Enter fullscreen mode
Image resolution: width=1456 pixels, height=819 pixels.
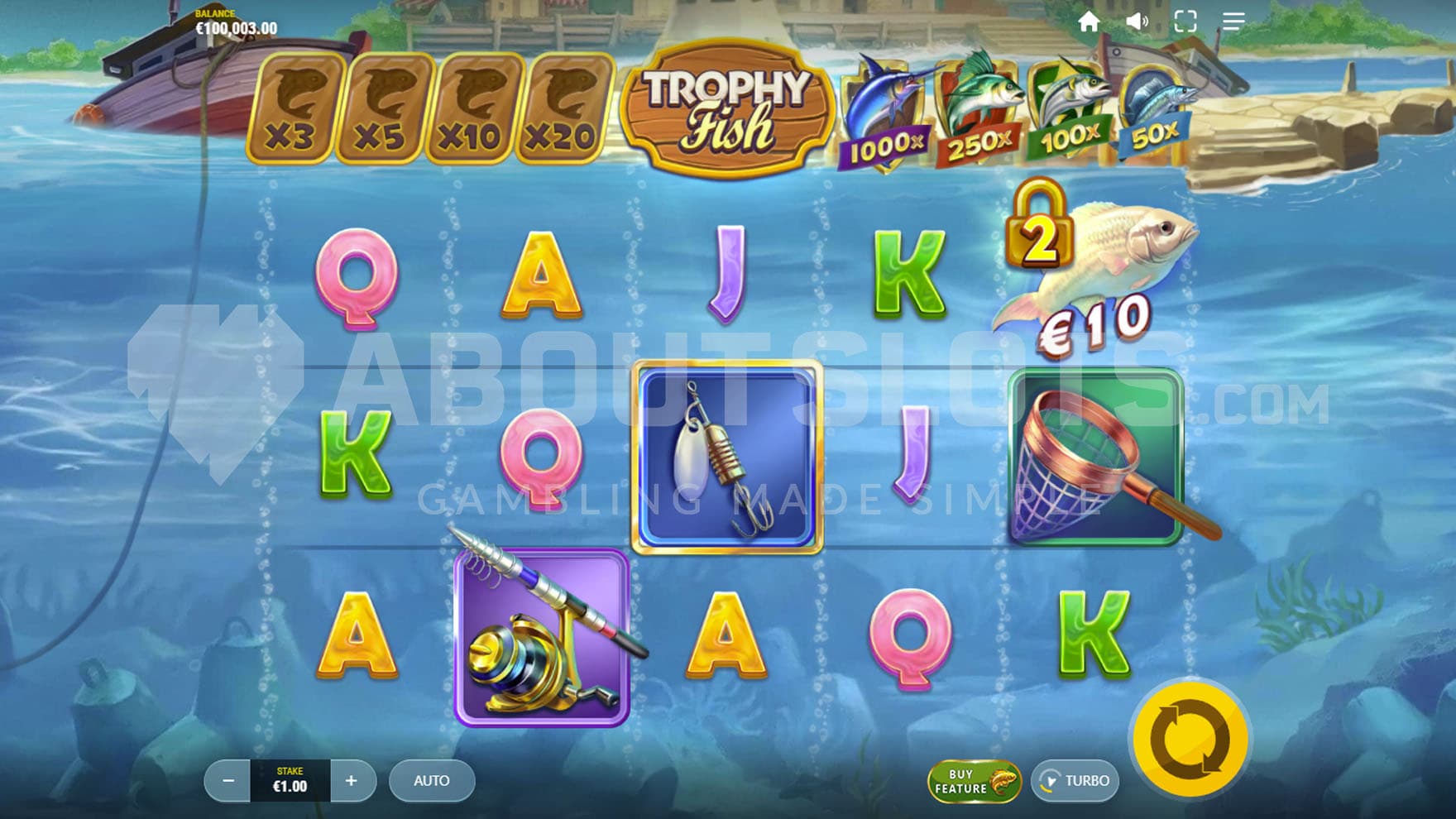click(x=1185, y=22)
